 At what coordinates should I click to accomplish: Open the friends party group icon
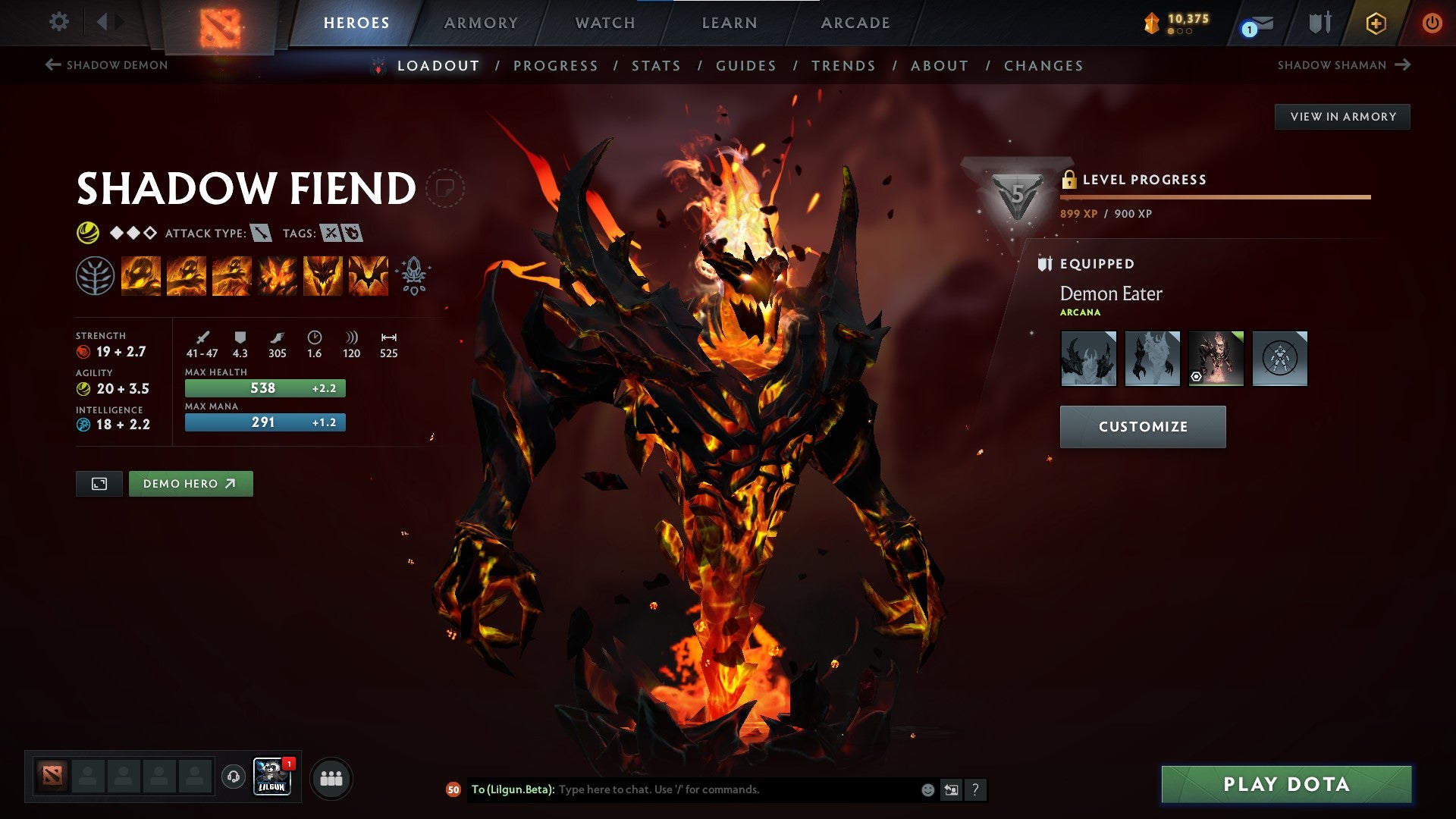[x=331, y=777]
